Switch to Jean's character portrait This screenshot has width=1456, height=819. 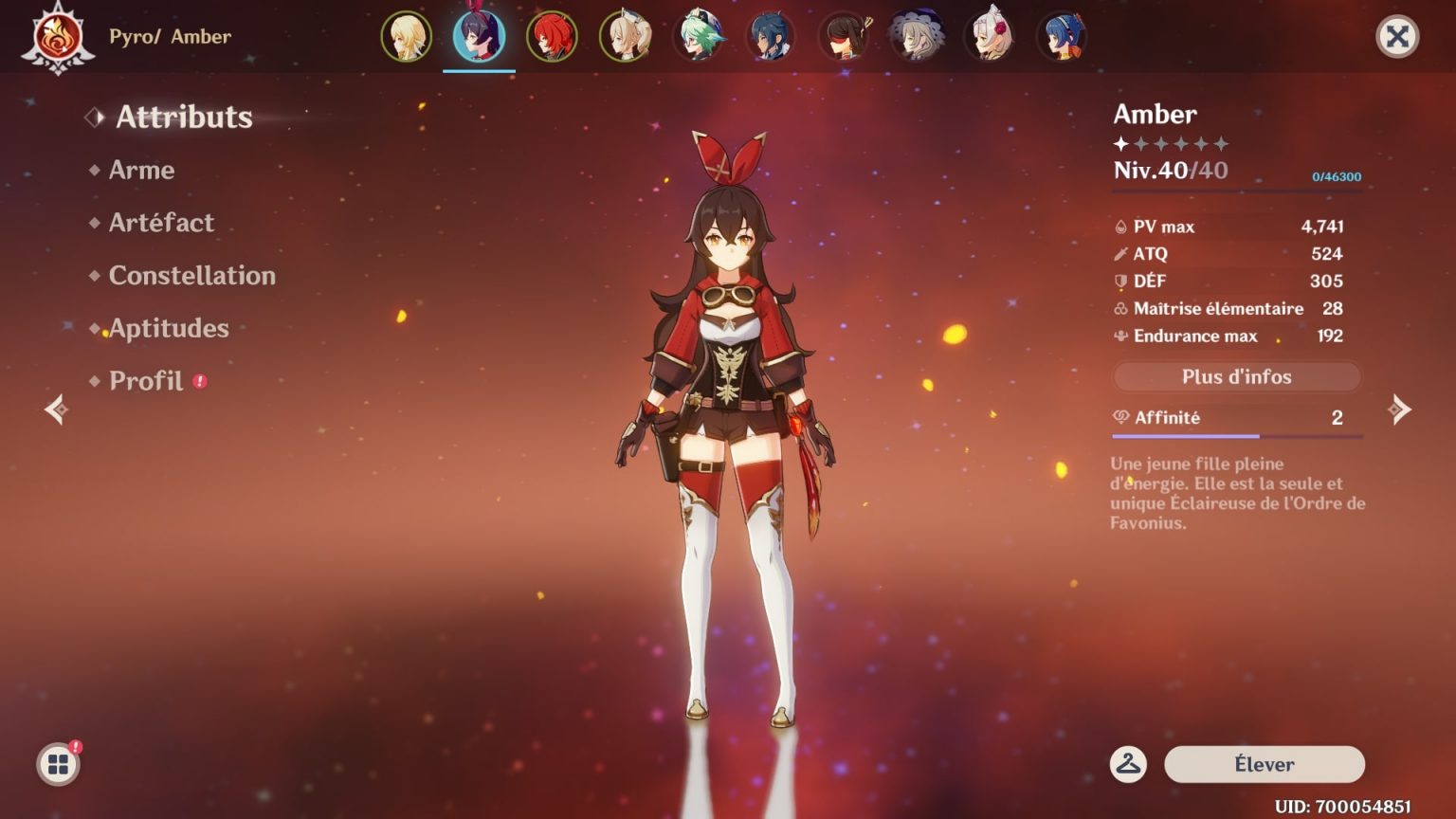tap(626, 36)
